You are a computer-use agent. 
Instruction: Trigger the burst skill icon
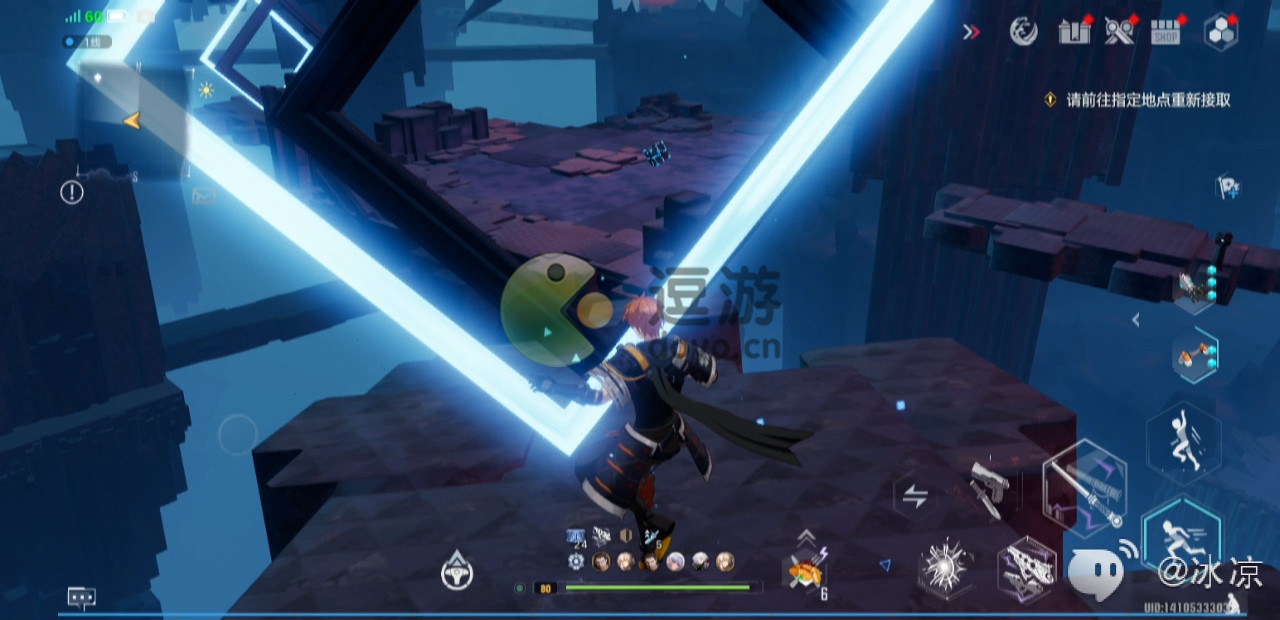(x=943, y=569)
